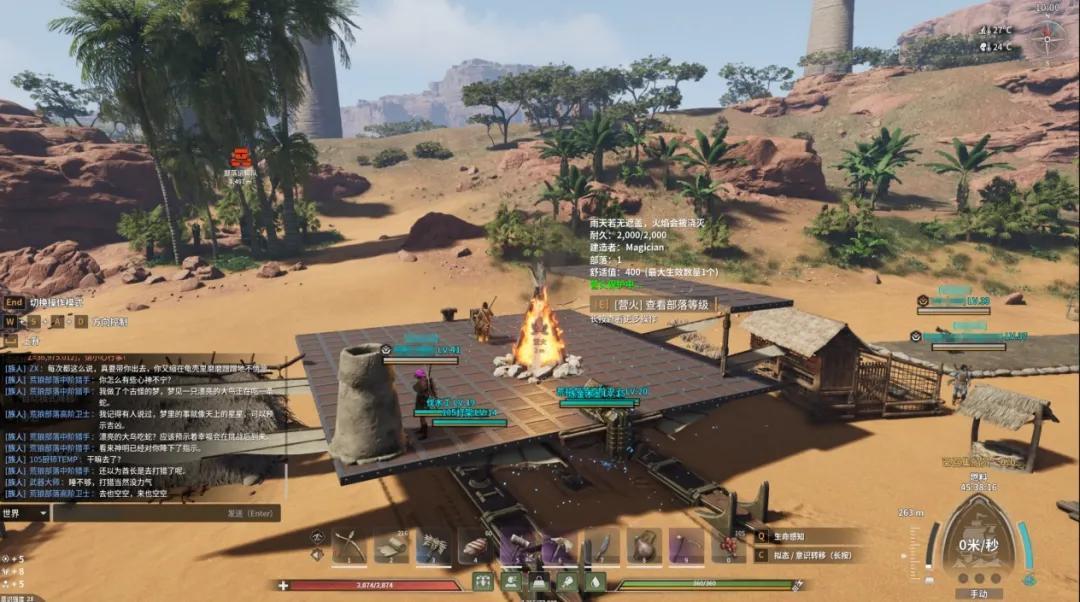Select the water pouch hotbar slot

tap(643, 546)
